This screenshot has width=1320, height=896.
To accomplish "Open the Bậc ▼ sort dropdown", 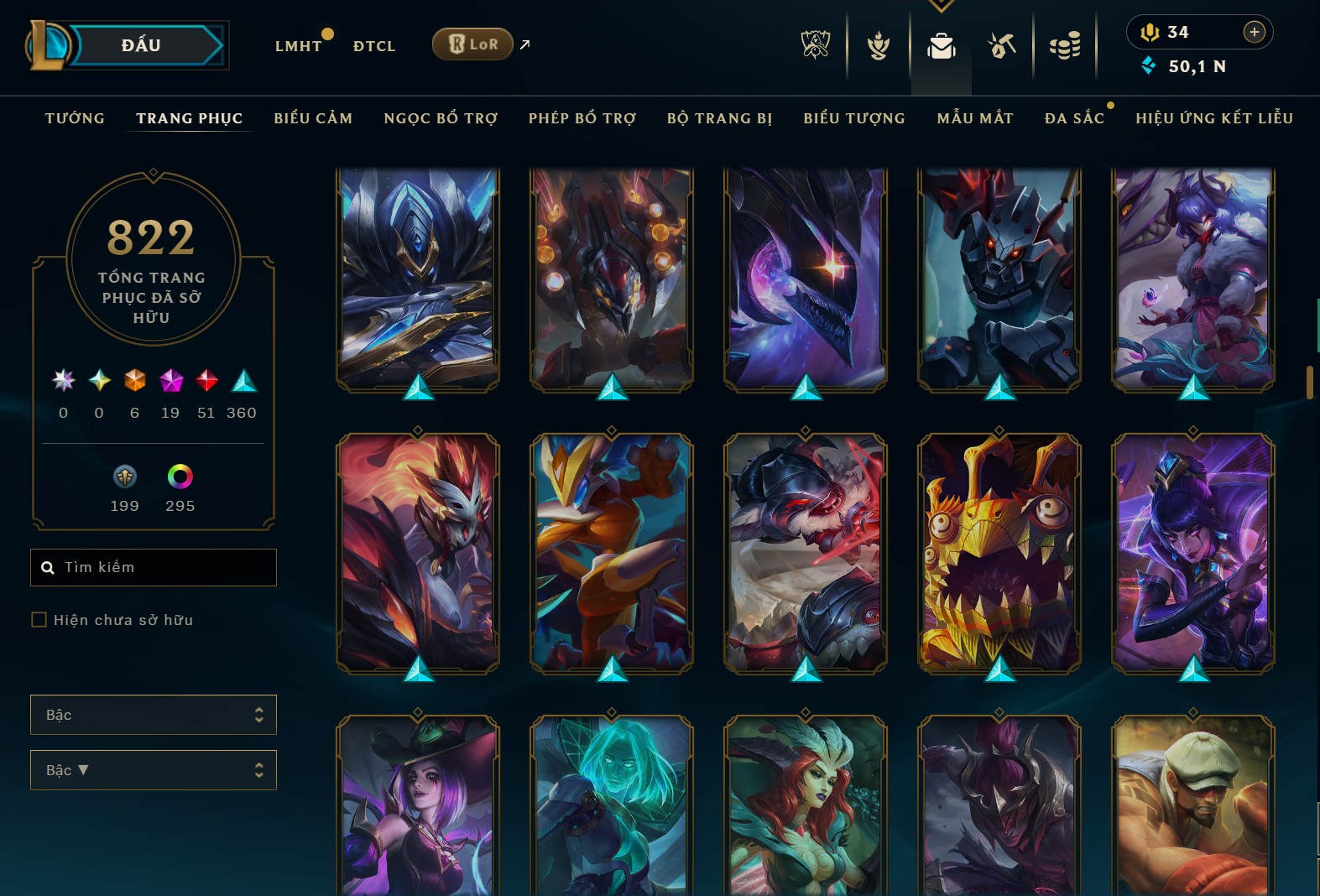I will click(154, 770).
